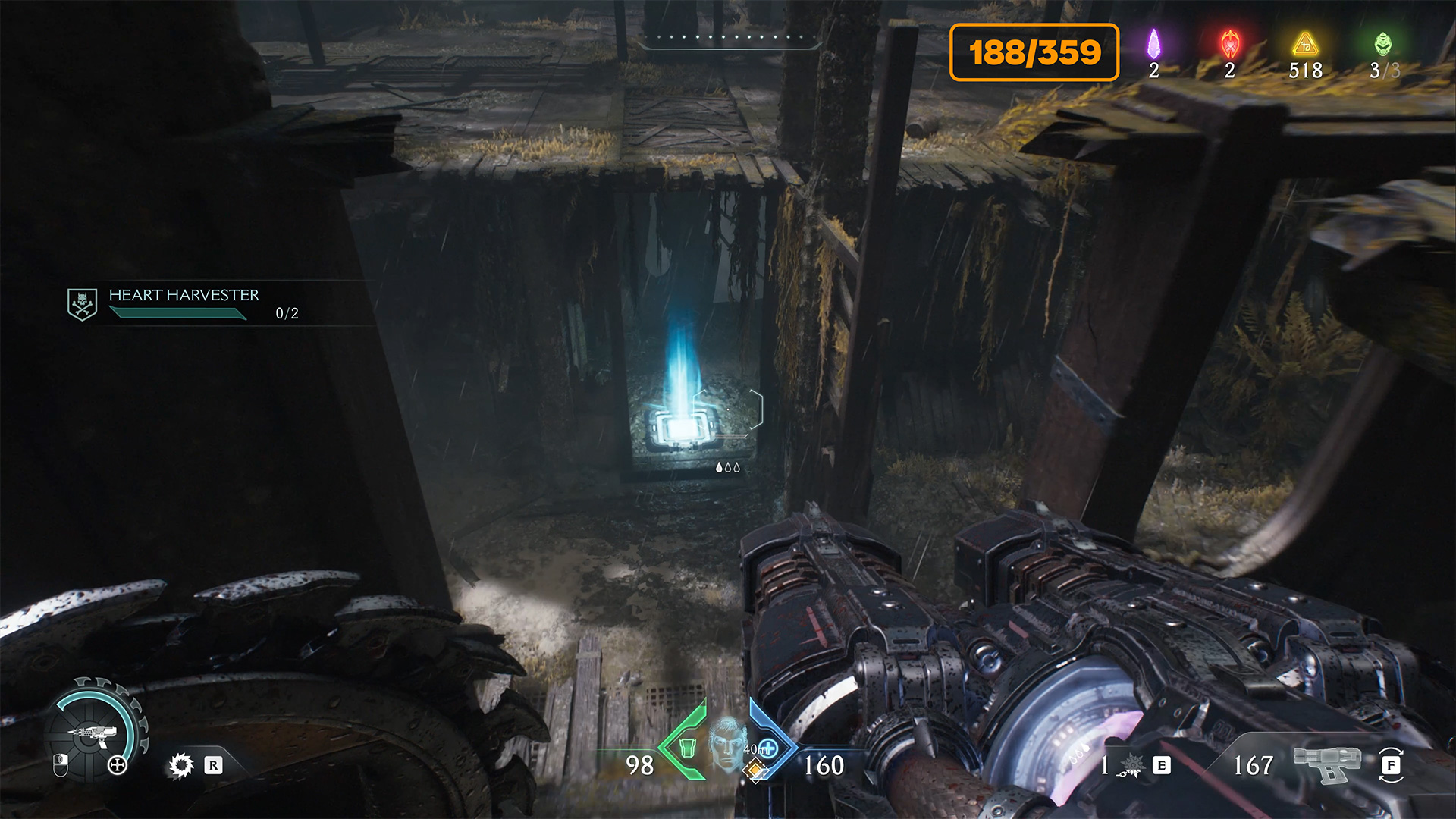1456x819 pixels.
Task: Click the gold triangle currency icon
Action: point(1305,45)
